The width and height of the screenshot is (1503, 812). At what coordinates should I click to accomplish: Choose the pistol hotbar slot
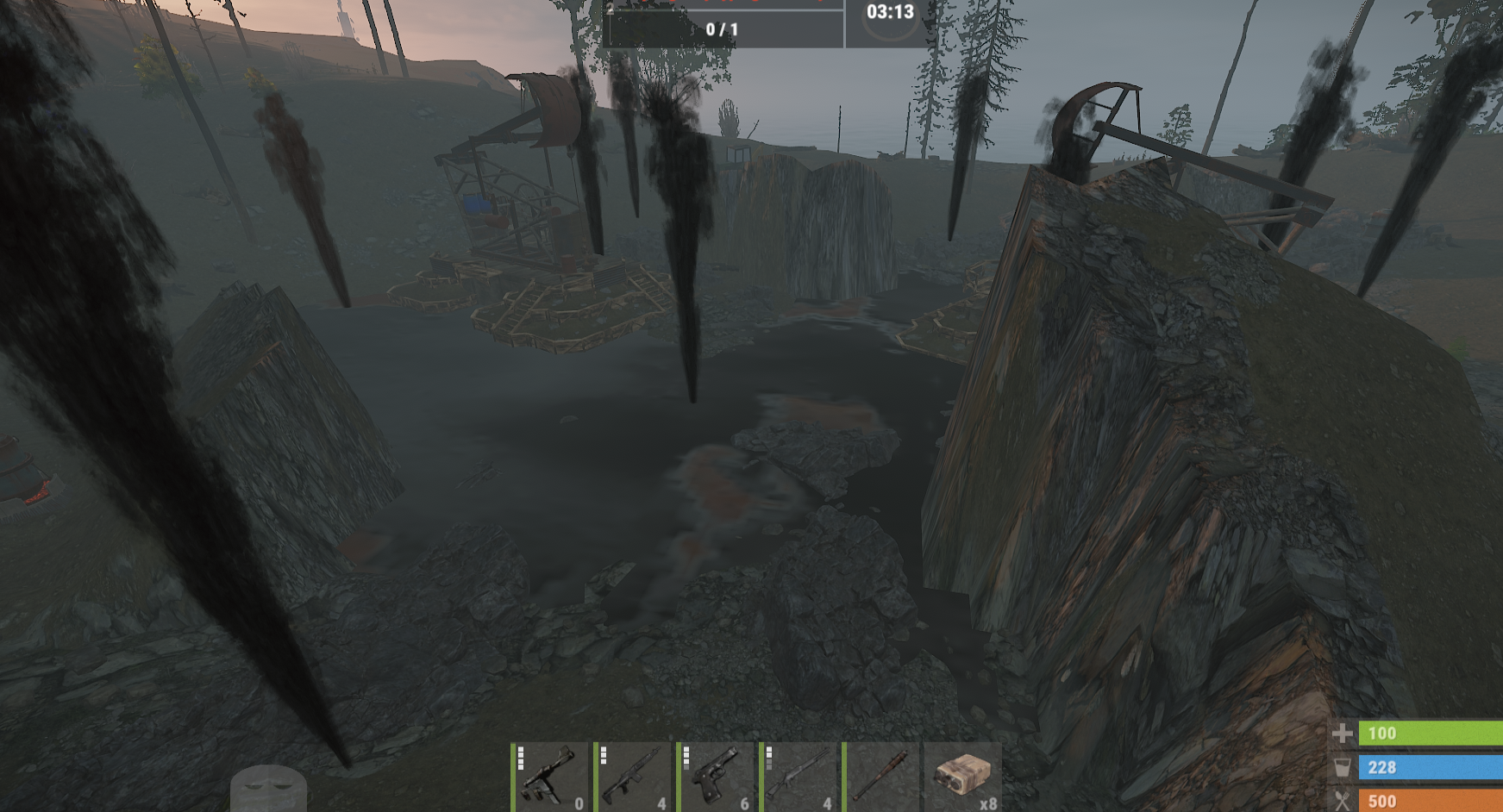click(716, 777)
